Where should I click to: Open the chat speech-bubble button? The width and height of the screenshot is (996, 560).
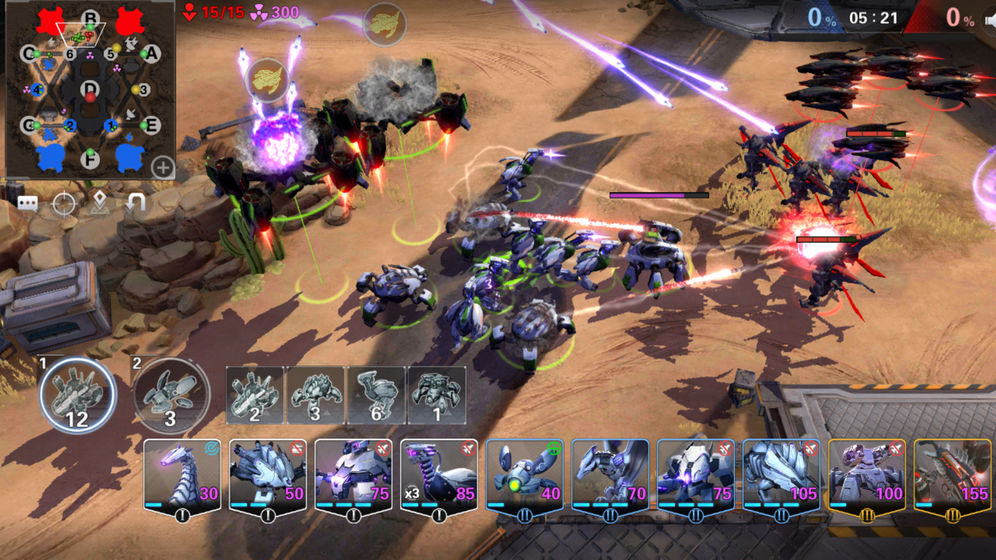[x=28, y=204]
